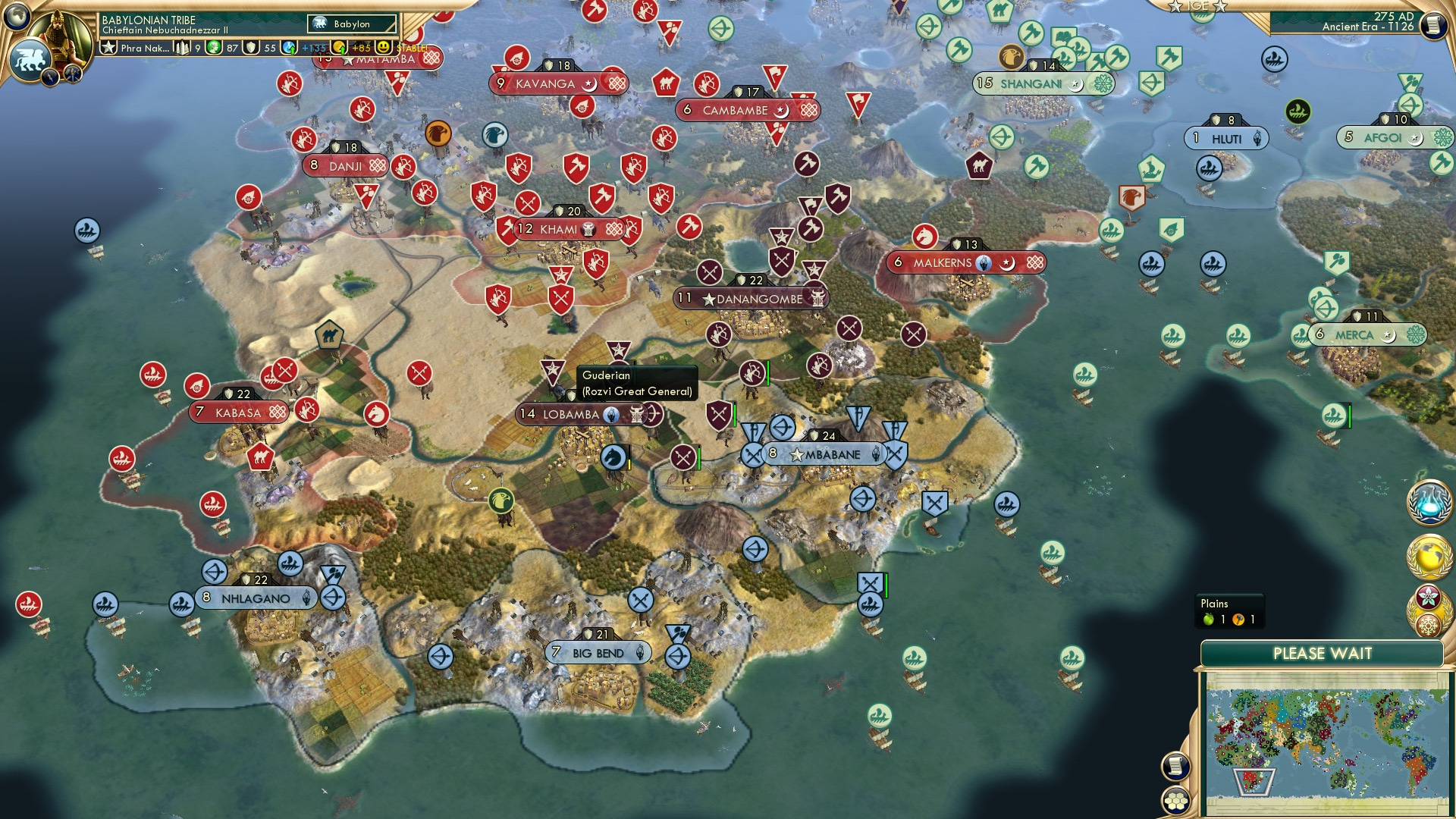The image size is (1456, 819).
Task: Click the star beside Phra Nak city name
Action: tap(108, 47)
